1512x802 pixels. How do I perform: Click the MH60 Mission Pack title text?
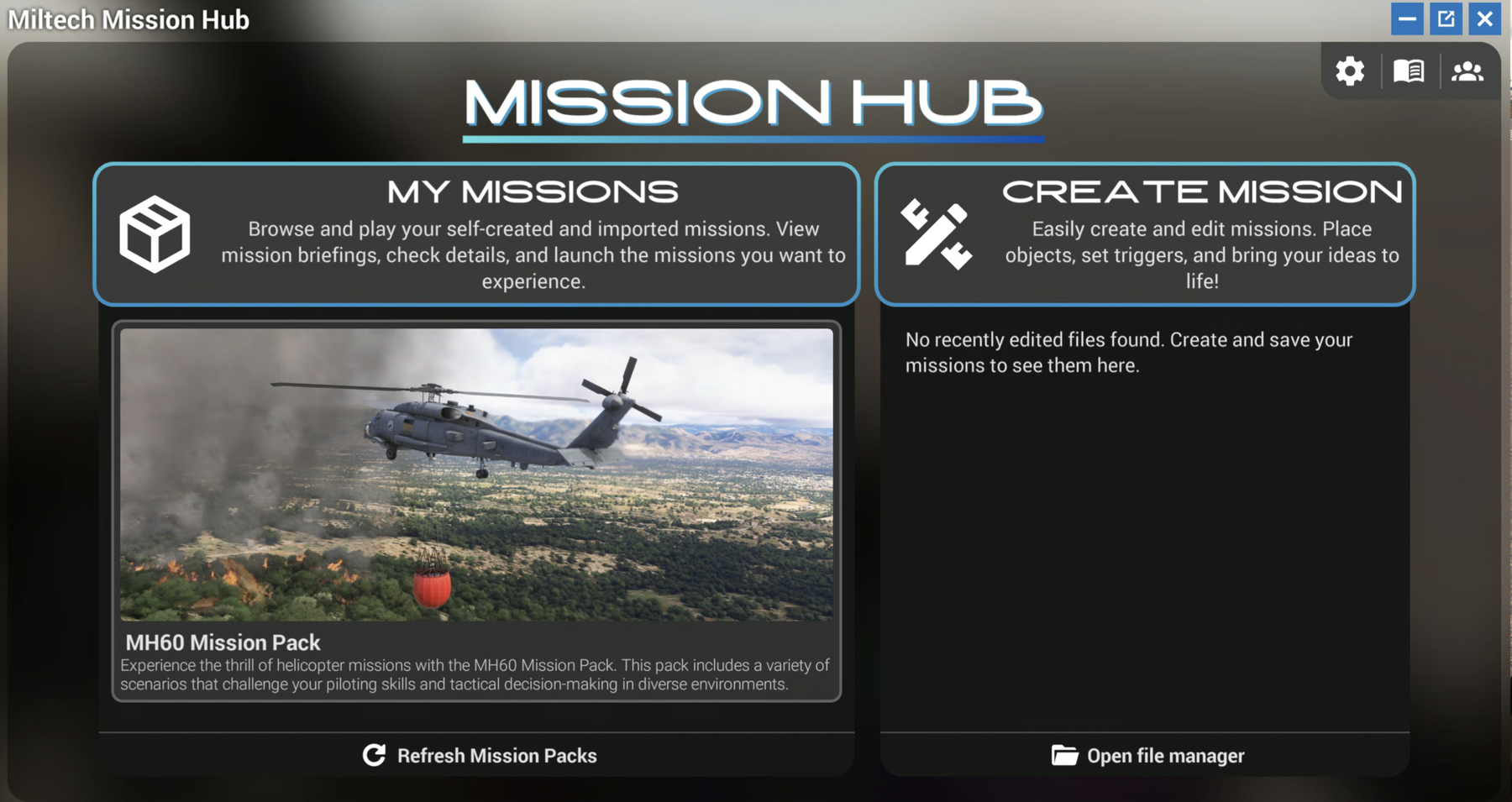click(221, 642)
